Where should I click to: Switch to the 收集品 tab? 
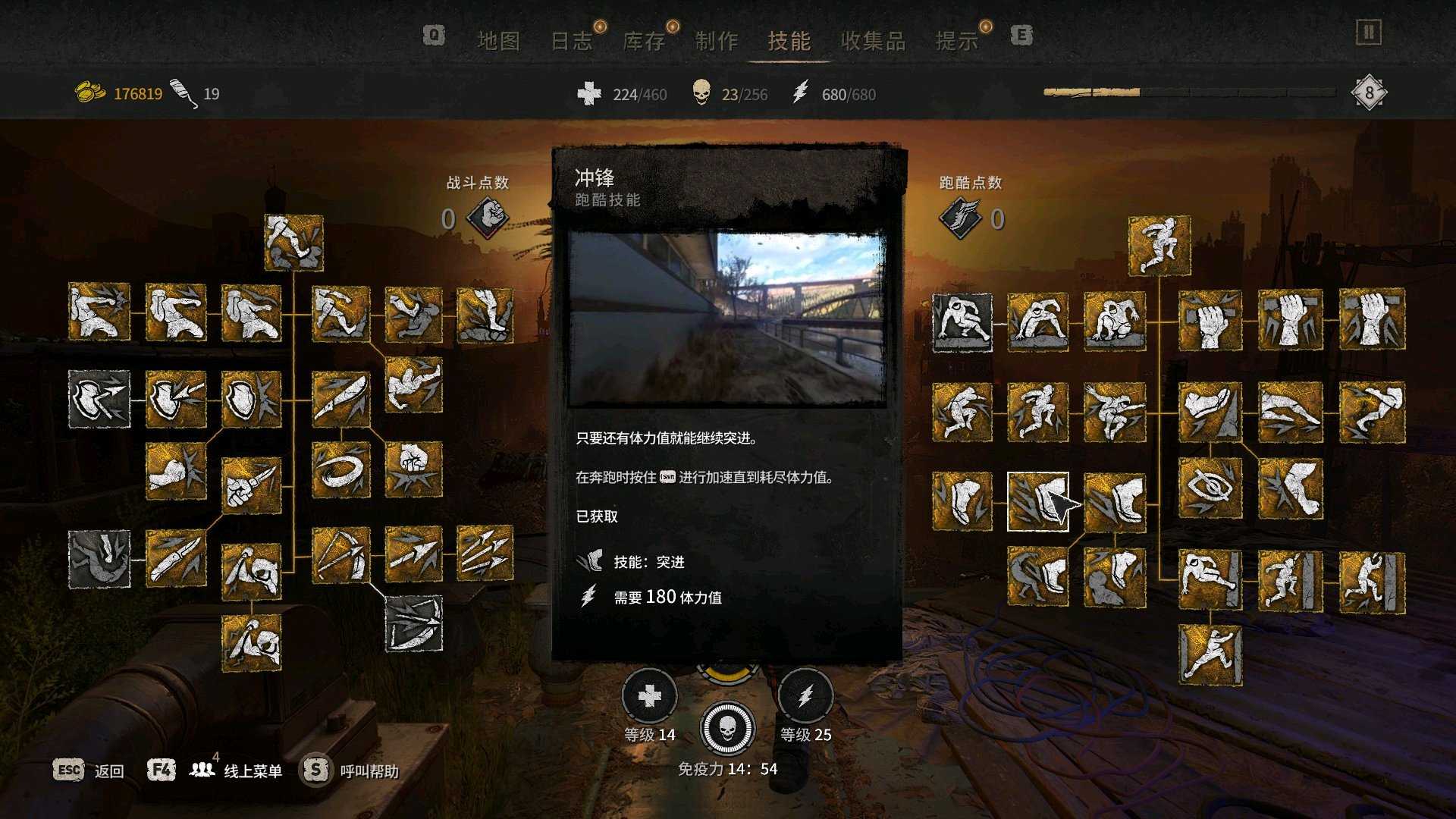(x=874, y=41)
